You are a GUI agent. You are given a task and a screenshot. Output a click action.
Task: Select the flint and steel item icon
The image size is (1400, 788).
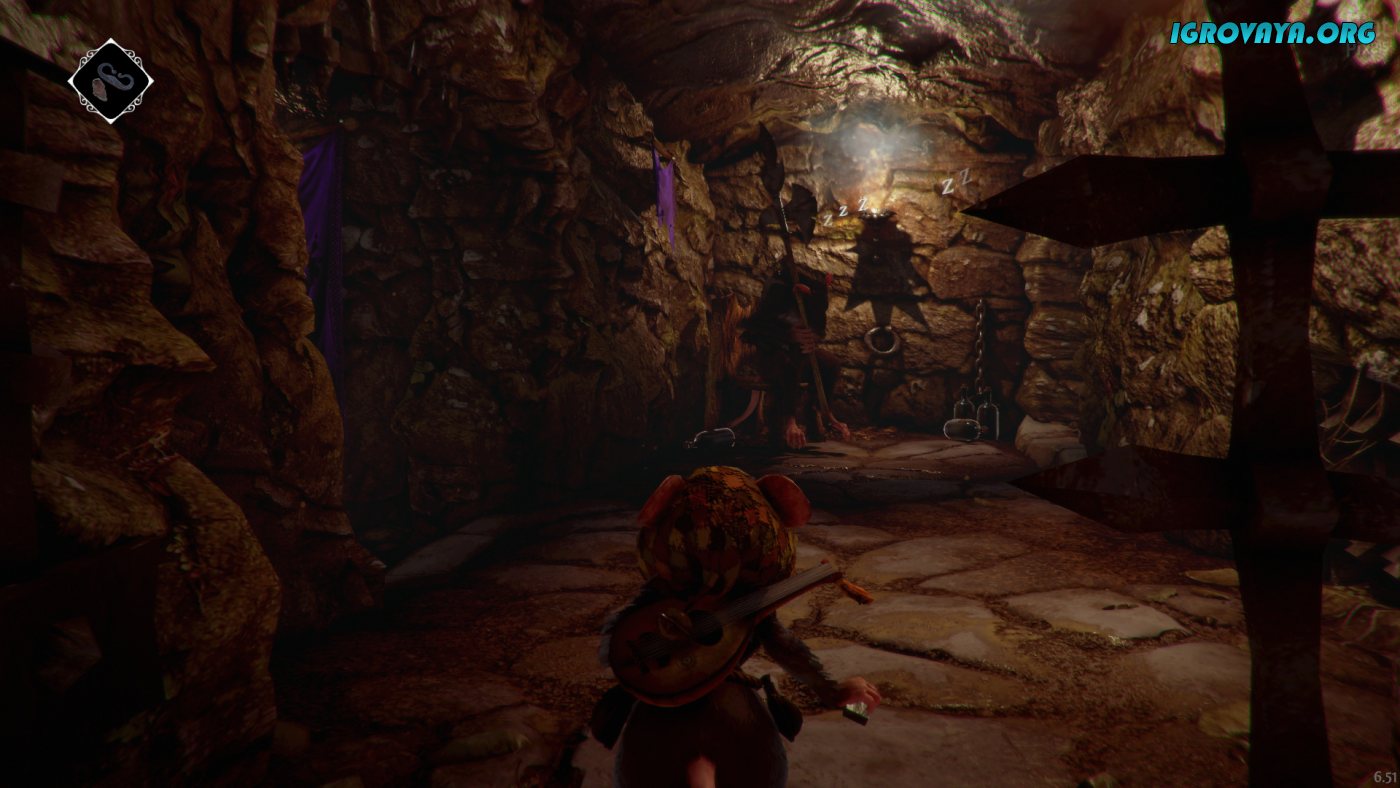pos(110,81)
